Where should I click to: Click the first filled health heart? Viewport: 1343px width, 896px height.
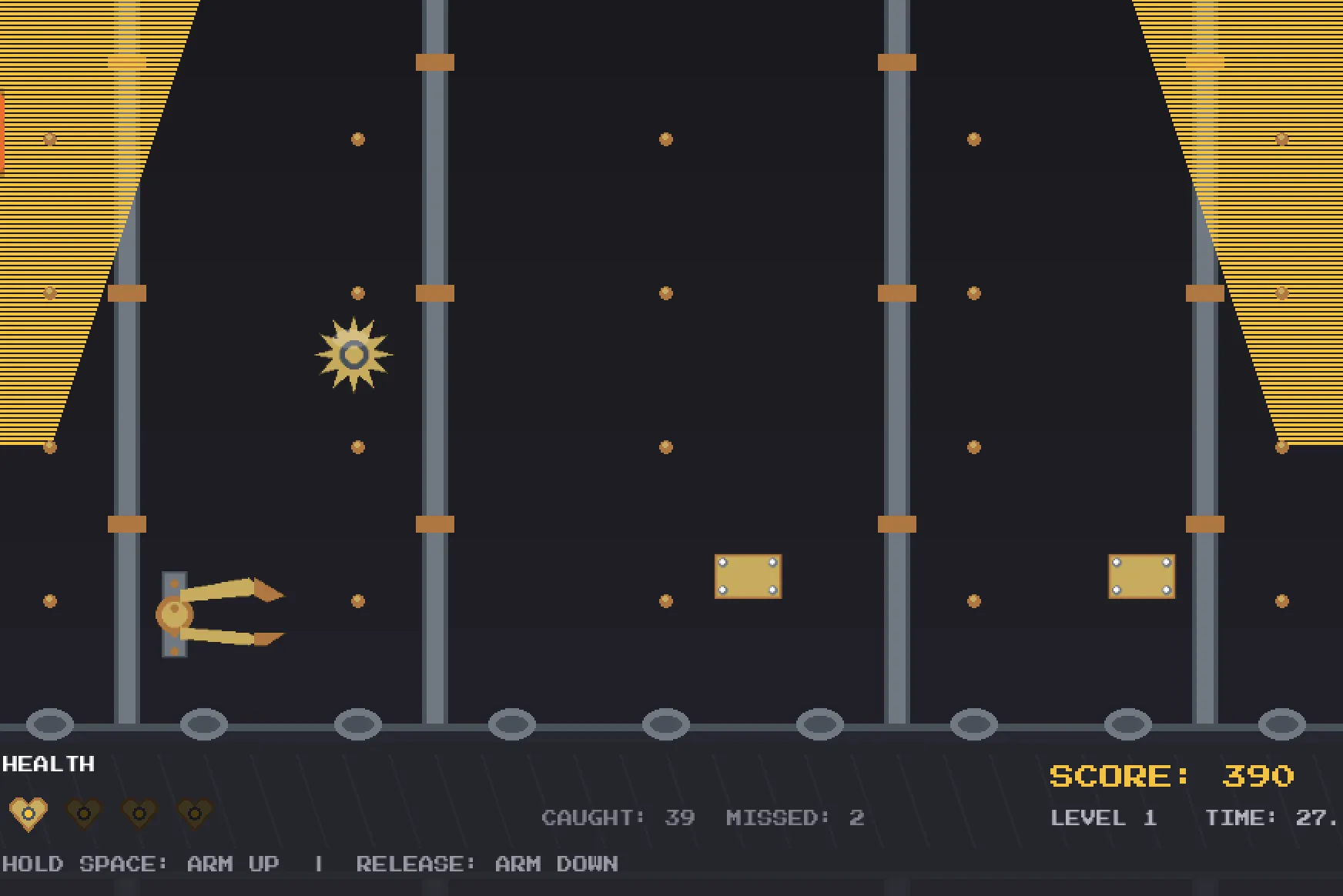pyautogui.click(x=29, y=812)
